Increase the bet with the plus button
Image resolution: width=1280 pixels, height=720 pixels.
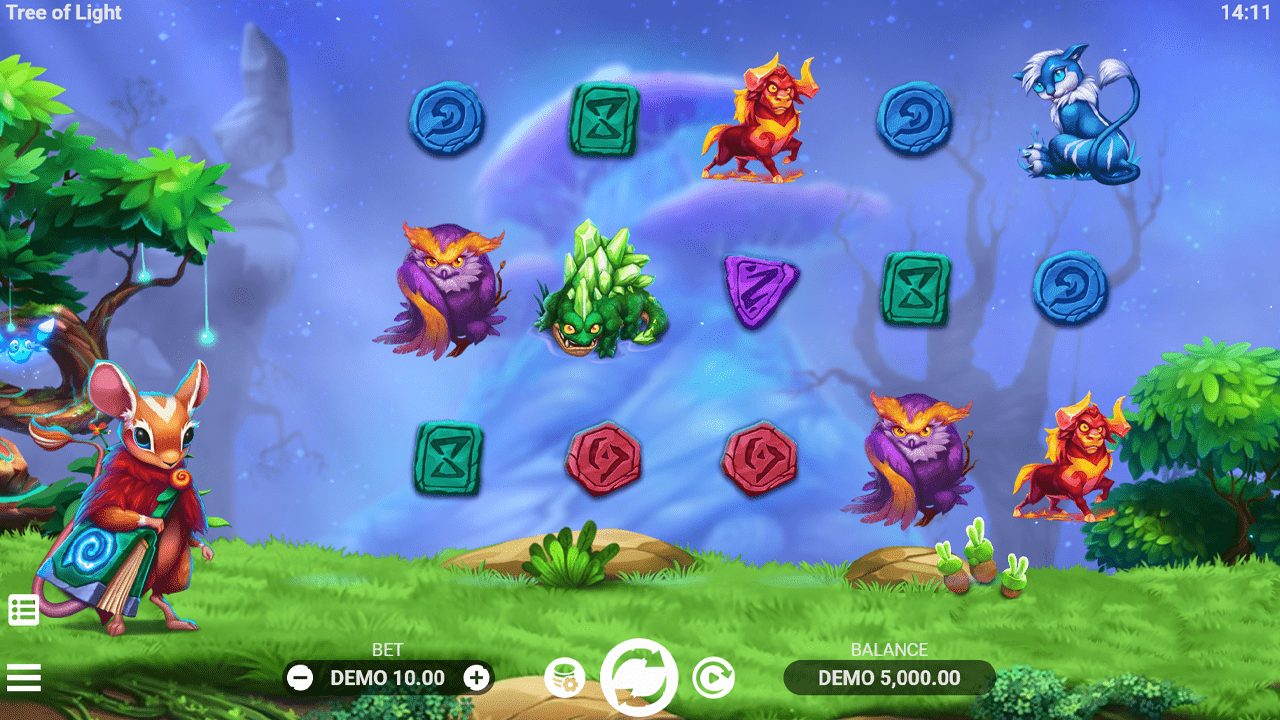point(477,678)
